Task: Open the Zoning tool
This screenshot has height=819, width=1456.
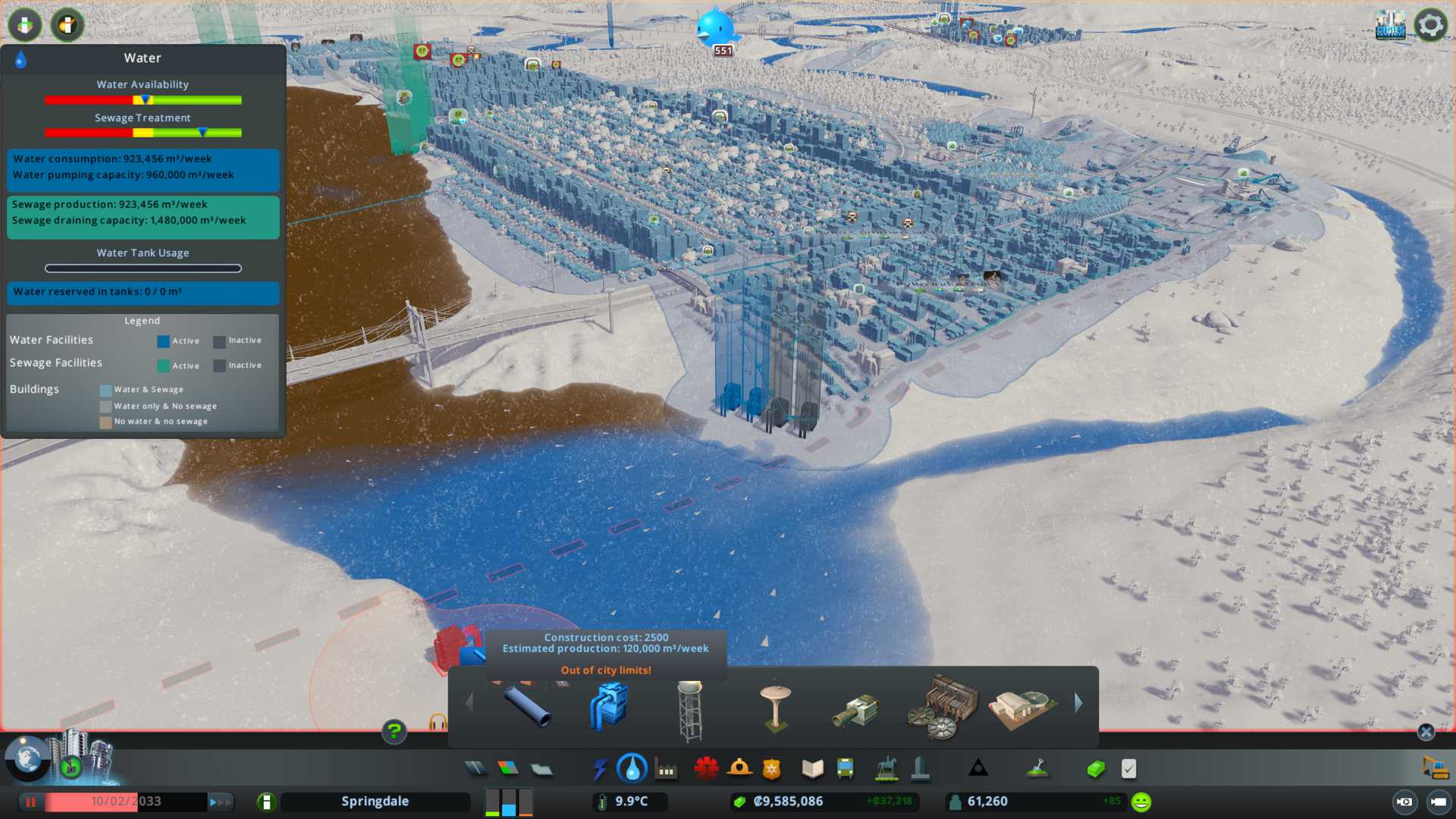Action: [508, 769]
